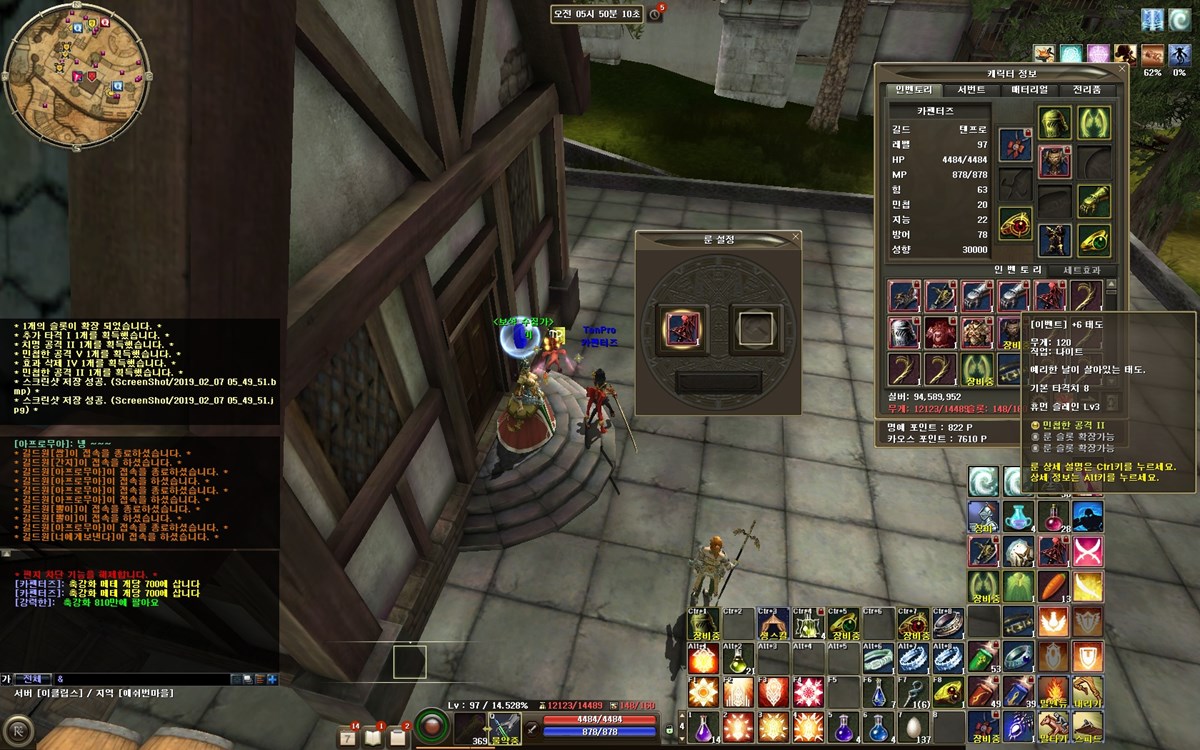
Task: Close the rune settings window
Action: click(x=796, y=237)
